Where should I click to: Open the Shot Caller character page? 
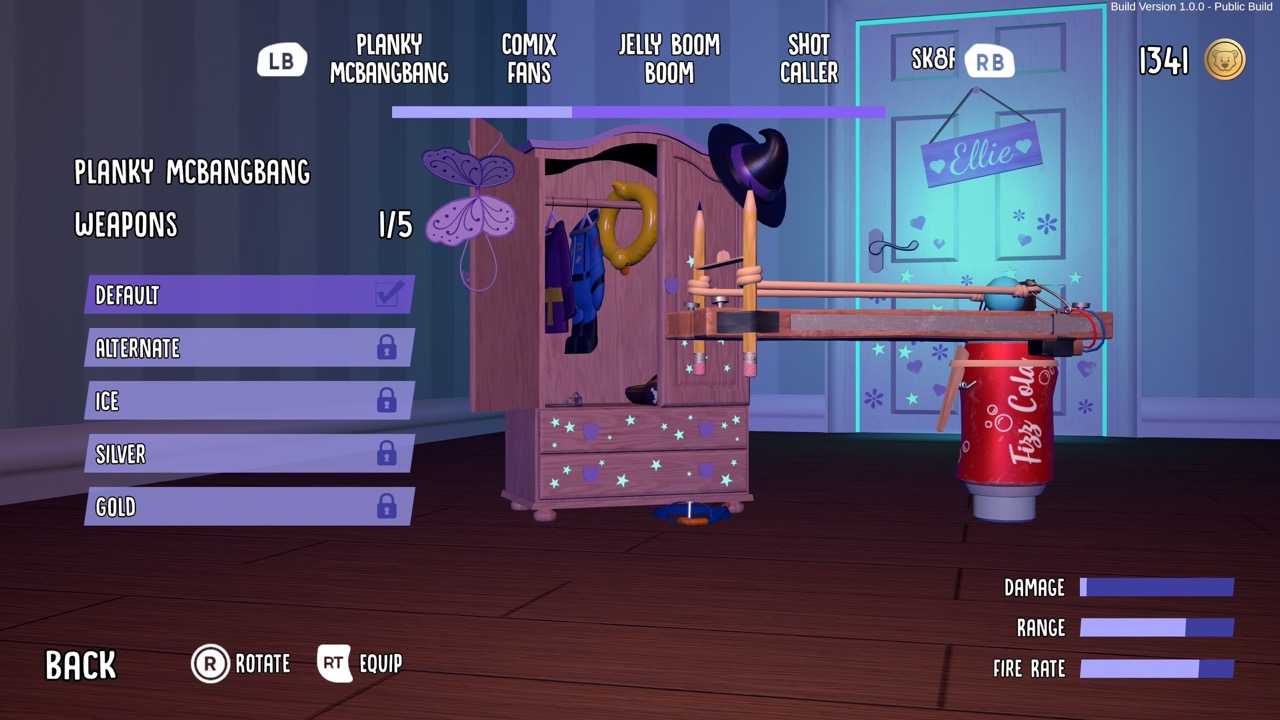coord(807,58)
